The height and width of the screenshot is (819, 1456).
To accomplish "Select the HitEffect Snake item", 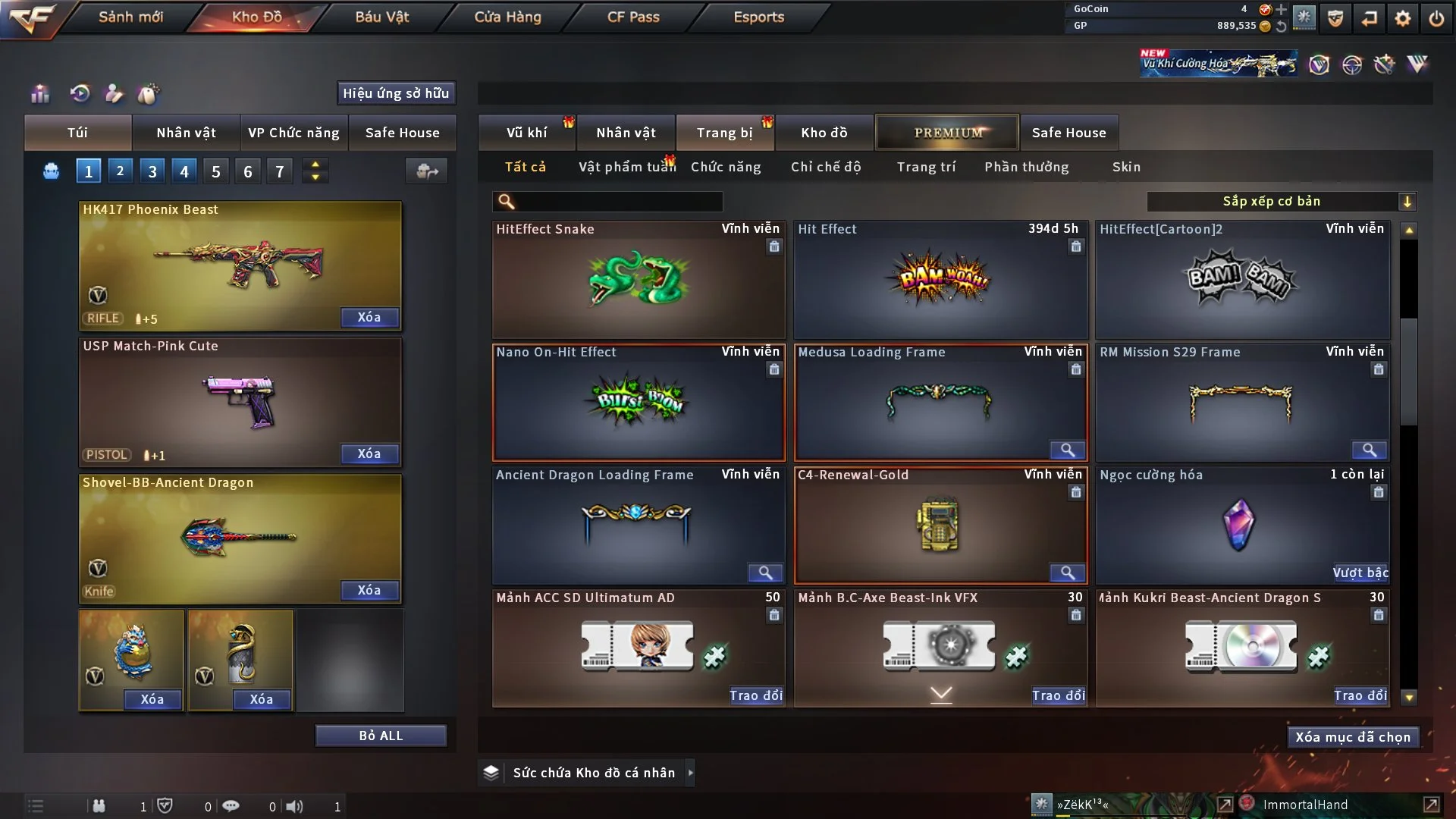I will tap(638, 280).
